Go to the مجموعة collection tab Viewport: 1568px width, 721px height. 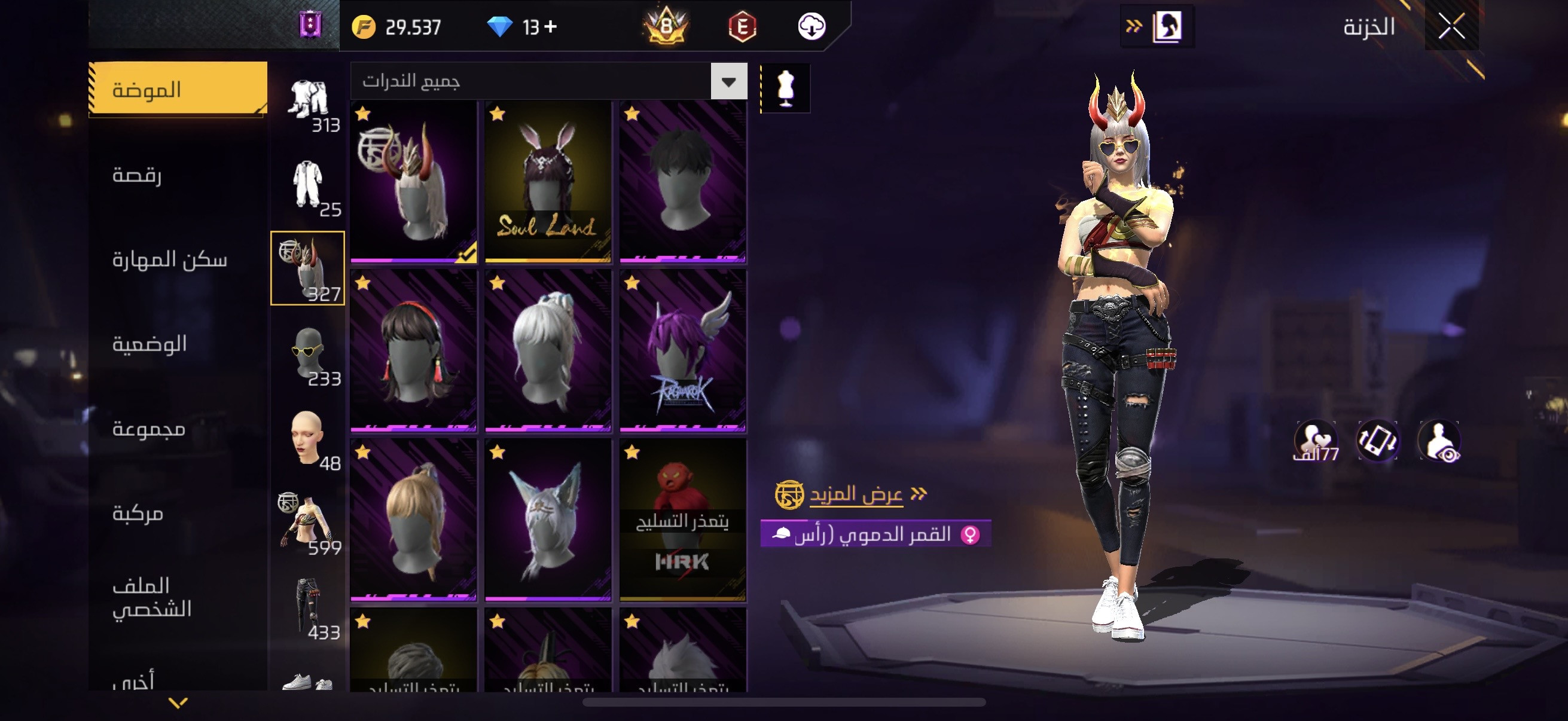(148, 429)
